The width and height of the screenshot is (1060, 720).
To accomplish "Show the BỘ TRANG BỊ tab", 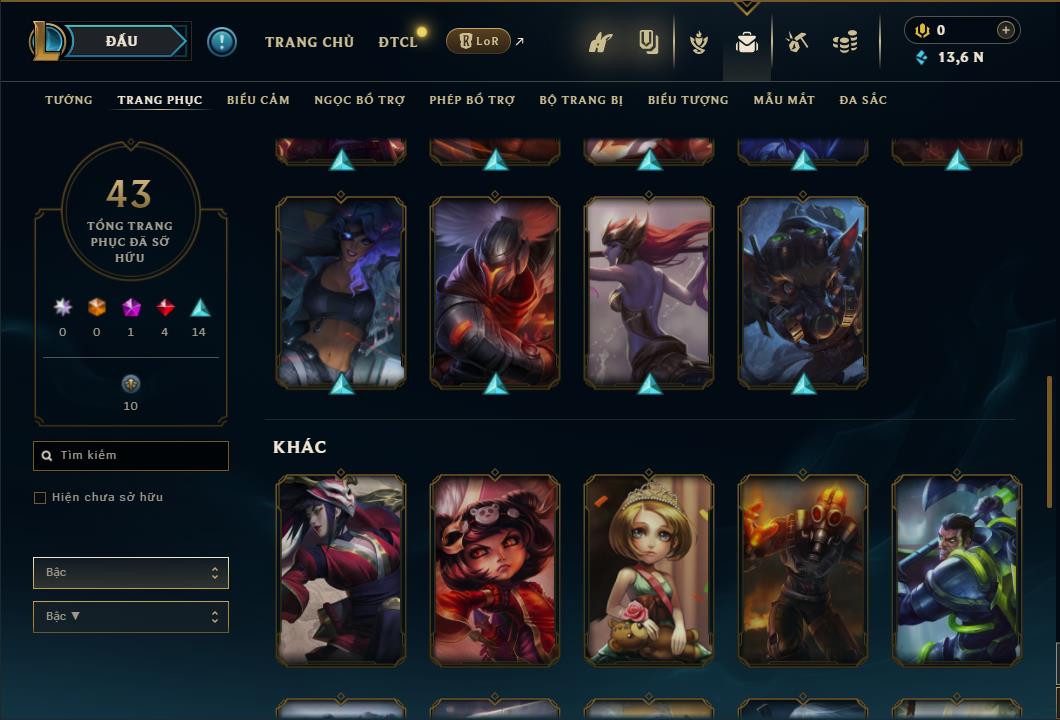I will pos(581,100).
